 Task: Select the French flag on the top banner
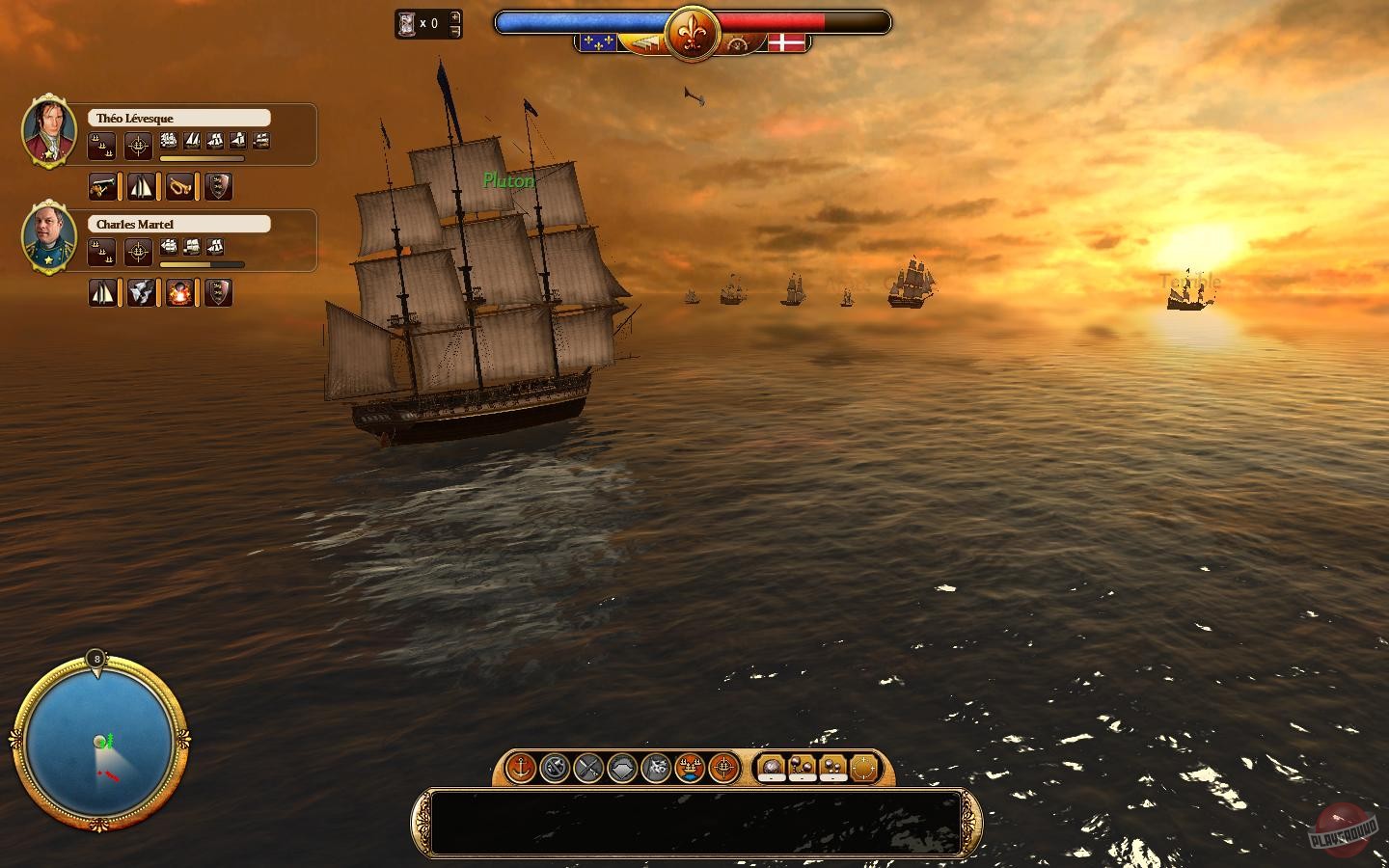[598, 41]
